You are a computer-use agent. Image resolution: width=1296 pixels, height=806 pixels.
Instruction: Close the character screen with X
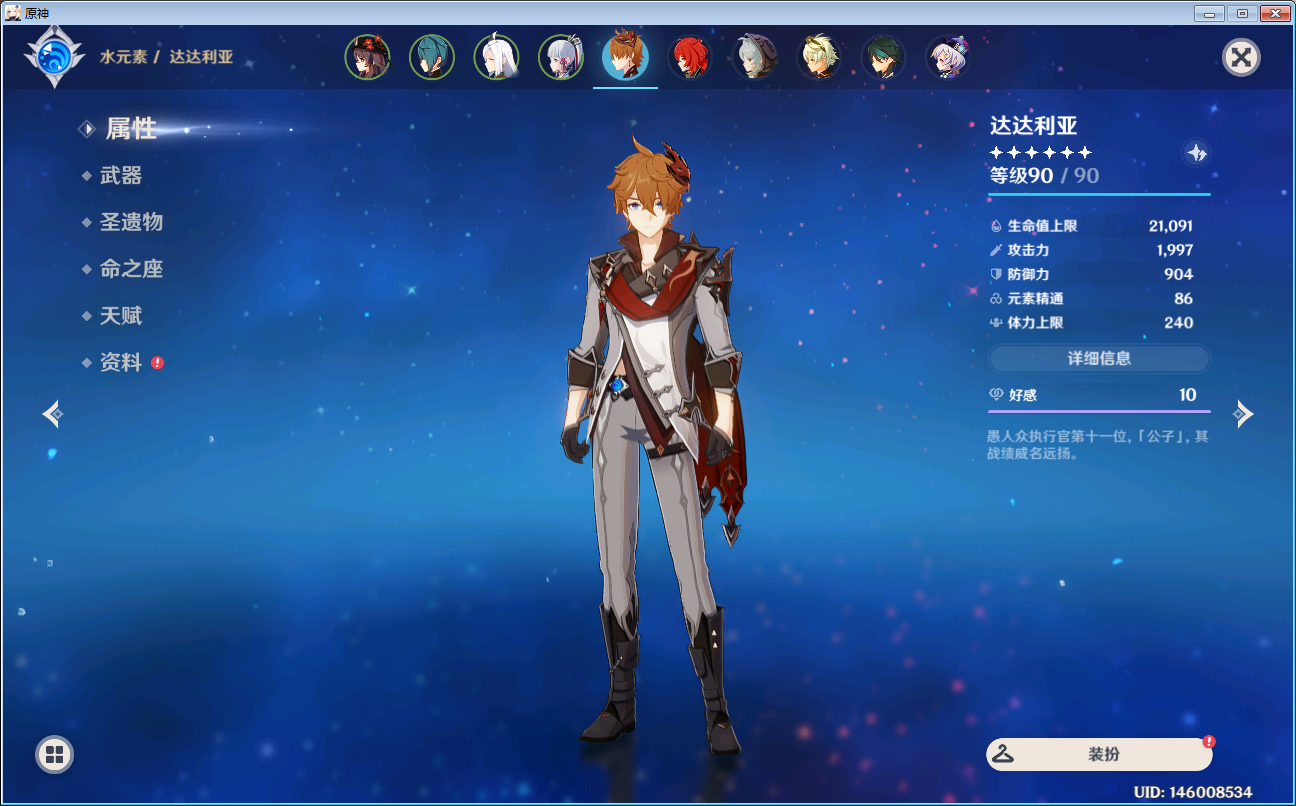[x=1241, y=57]
